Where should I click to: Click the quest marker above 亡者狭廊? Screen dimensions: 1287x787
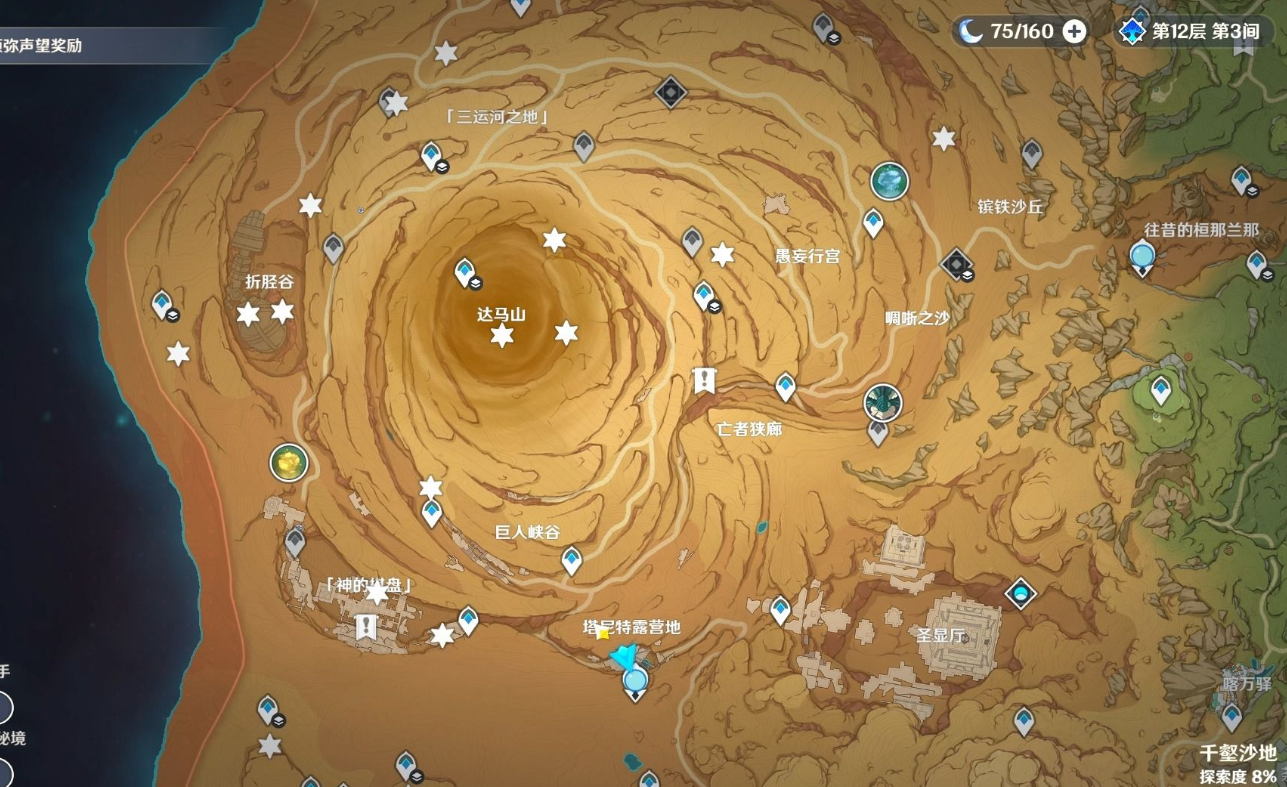click(705, 380)
